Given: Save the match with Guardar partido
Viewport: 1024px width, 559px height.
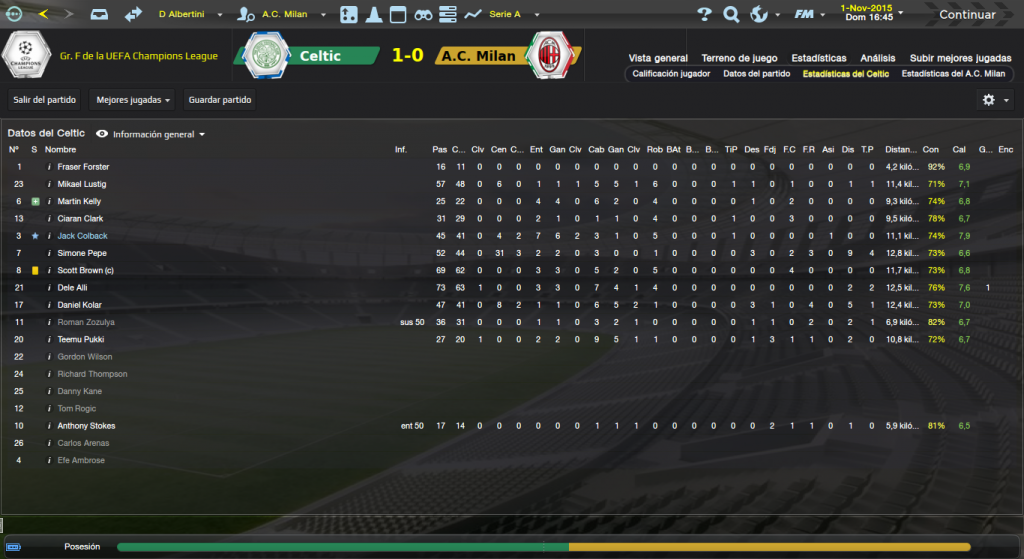Looking at the screenshot, I should 221,100.
